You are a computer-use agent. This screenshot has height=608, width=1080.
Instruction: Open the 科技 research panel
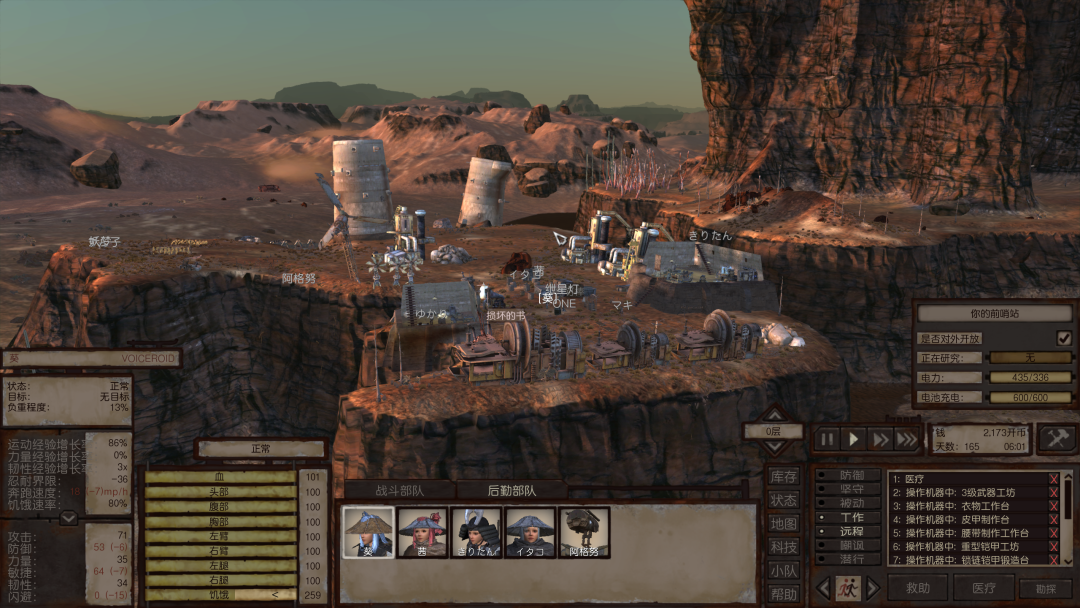tap(784, 547)
